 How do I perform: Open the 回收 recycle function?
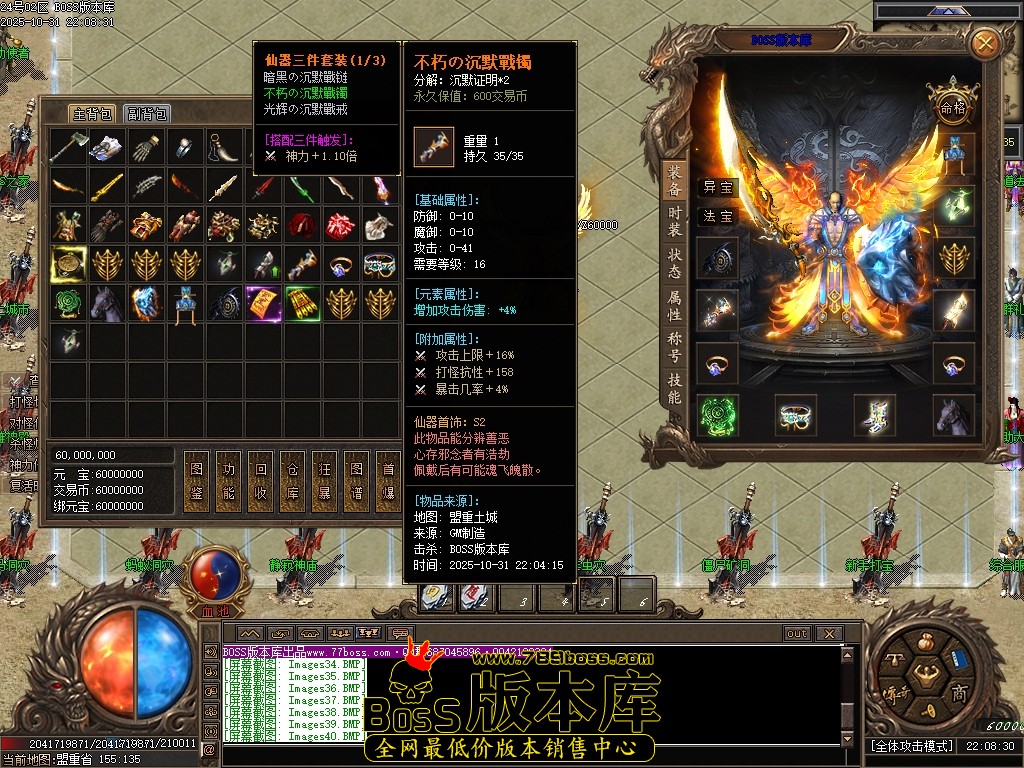click(262, 481)
